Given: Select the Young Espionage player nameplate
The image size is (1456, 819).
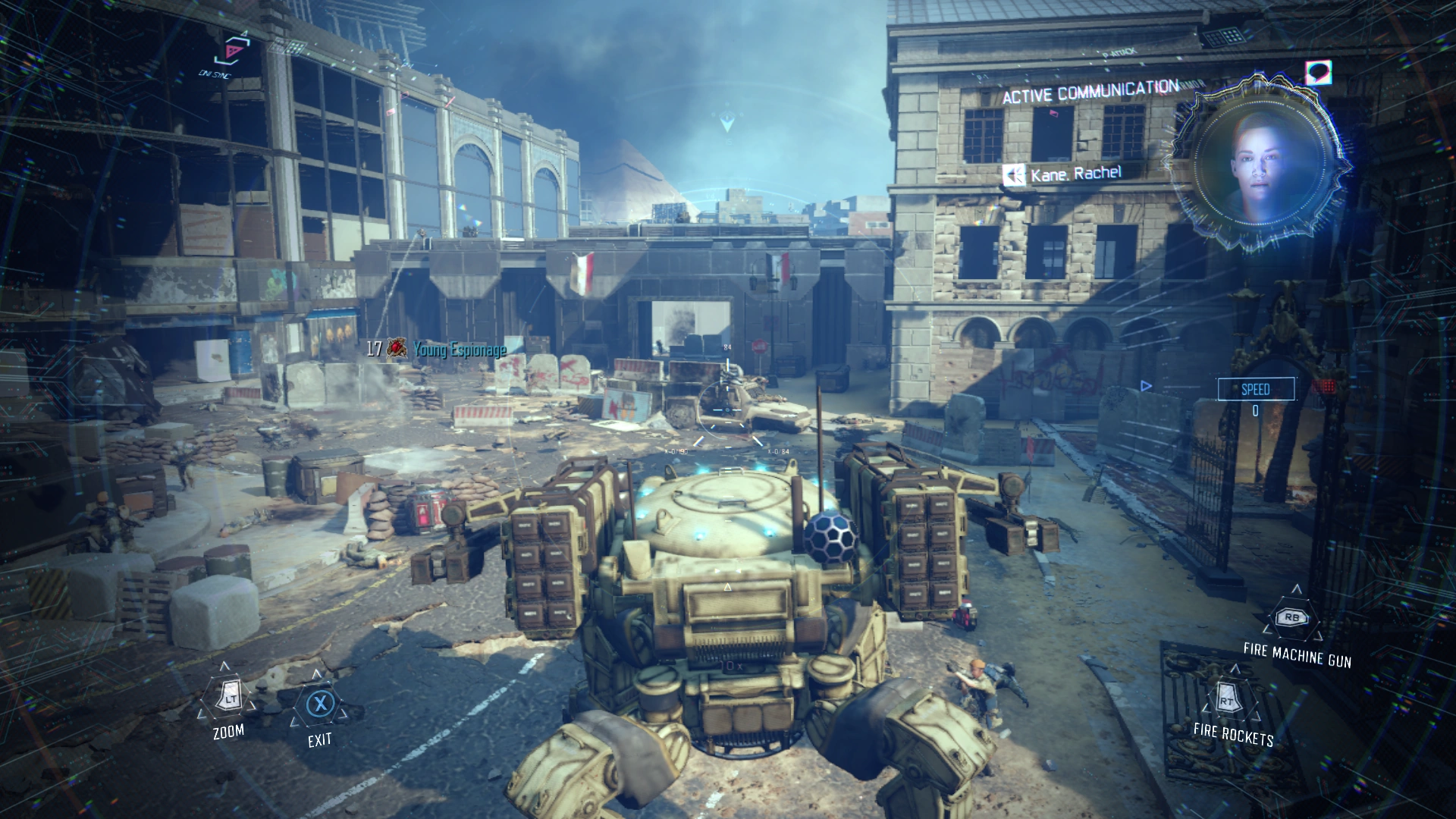Looking at the screenshot, I should 458,349.
